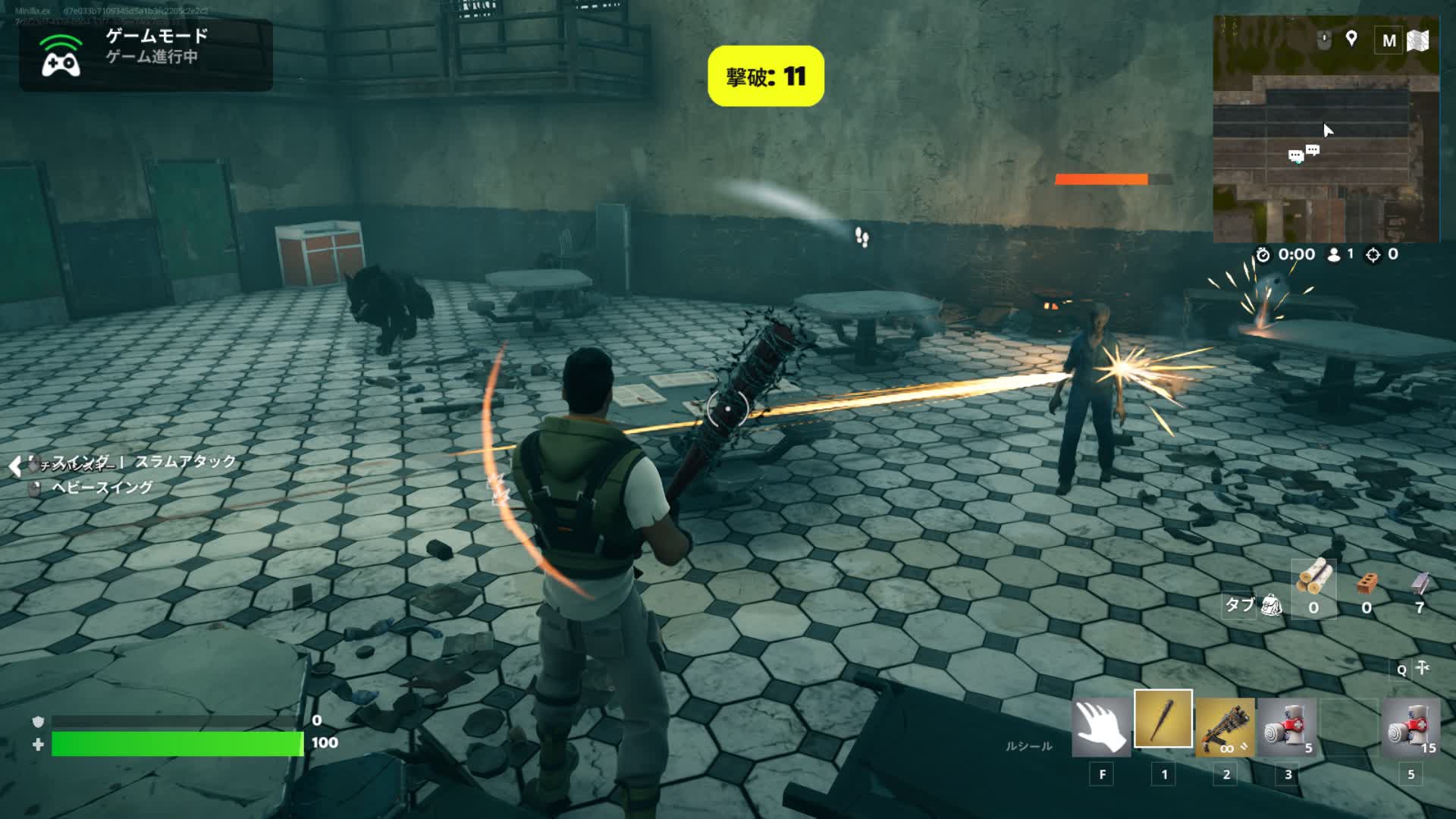Screen dimensions: 1456x819
Task: Select the brick building material
Action: coord(1367,582)
